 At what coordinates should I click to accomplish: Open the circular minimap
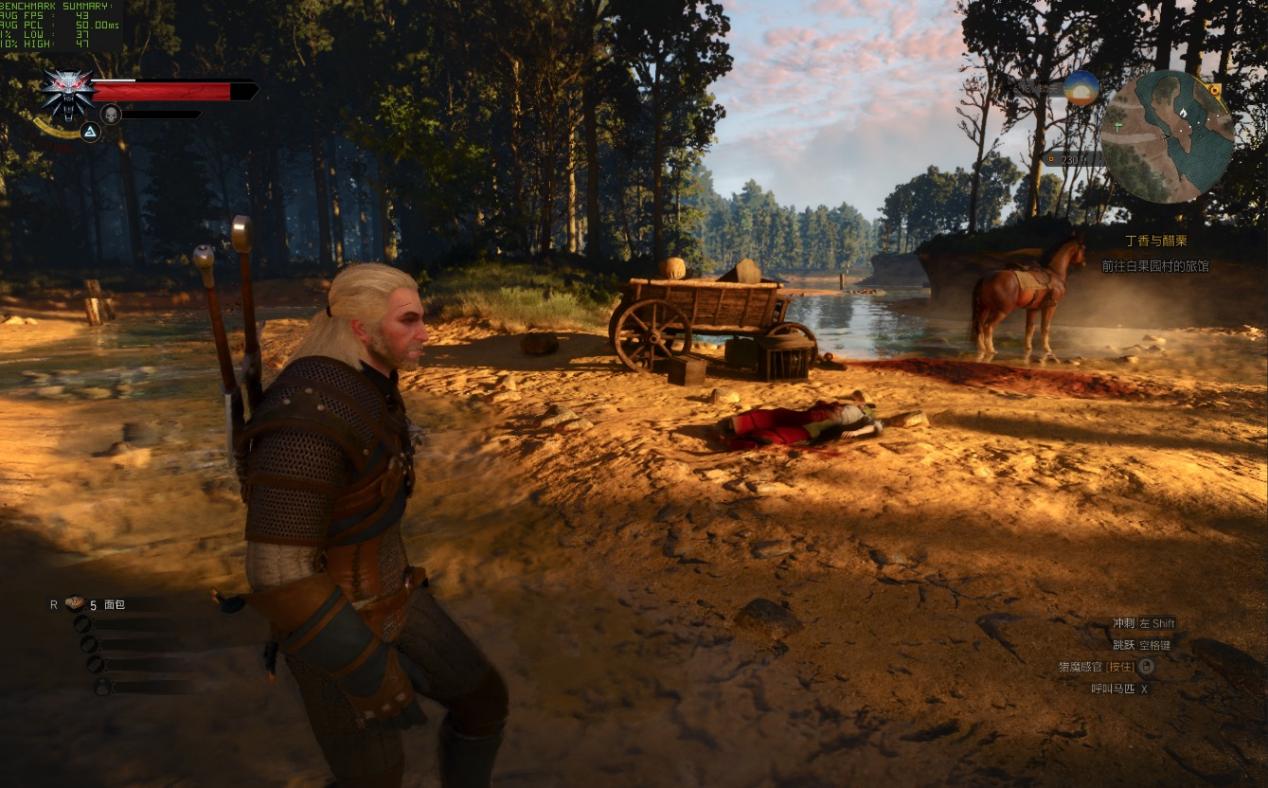[x=1167, y=137]
